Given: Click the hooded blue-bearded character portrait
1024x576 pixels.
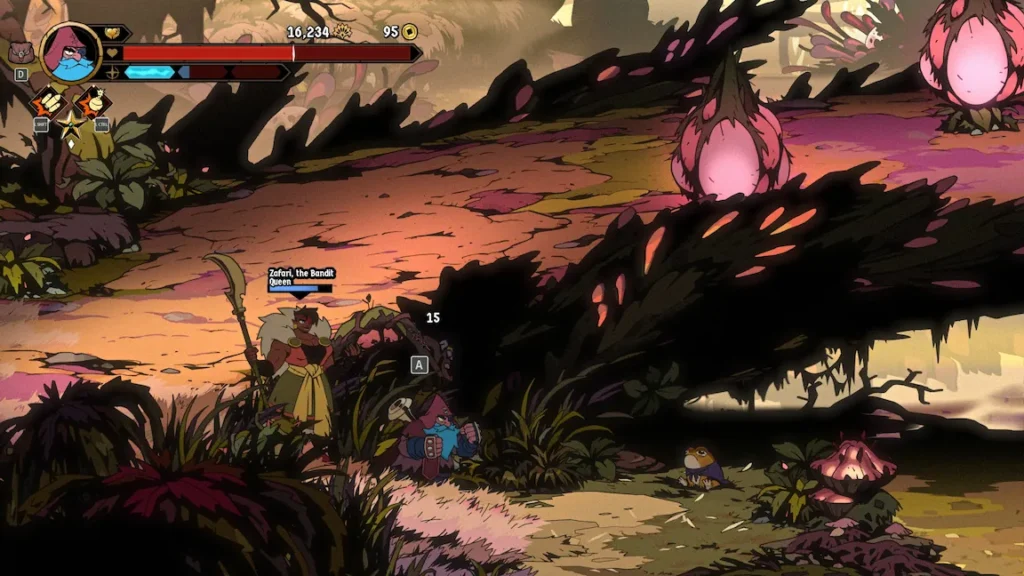Looking at the screenshot, I should [x=70, y=52].
